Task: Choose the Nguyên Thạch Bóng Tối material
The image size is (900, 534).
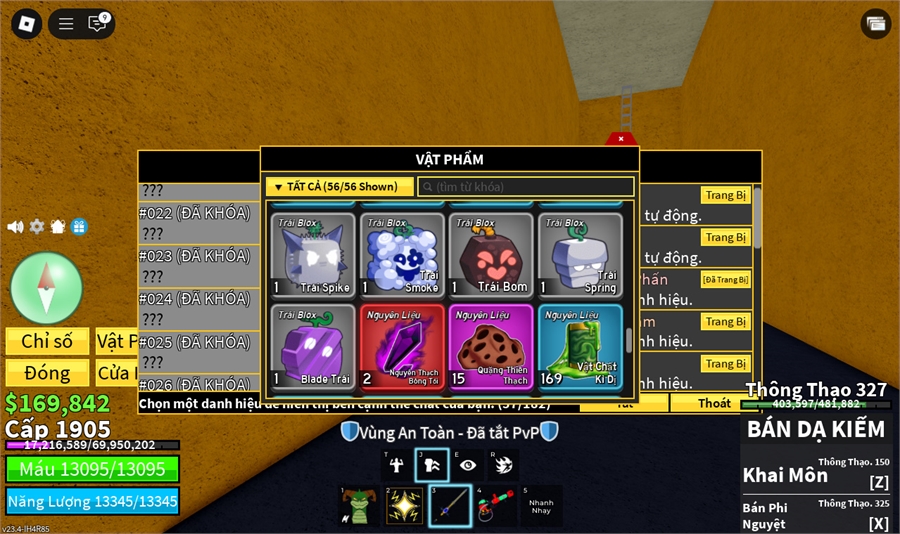Action: [402, 346]
